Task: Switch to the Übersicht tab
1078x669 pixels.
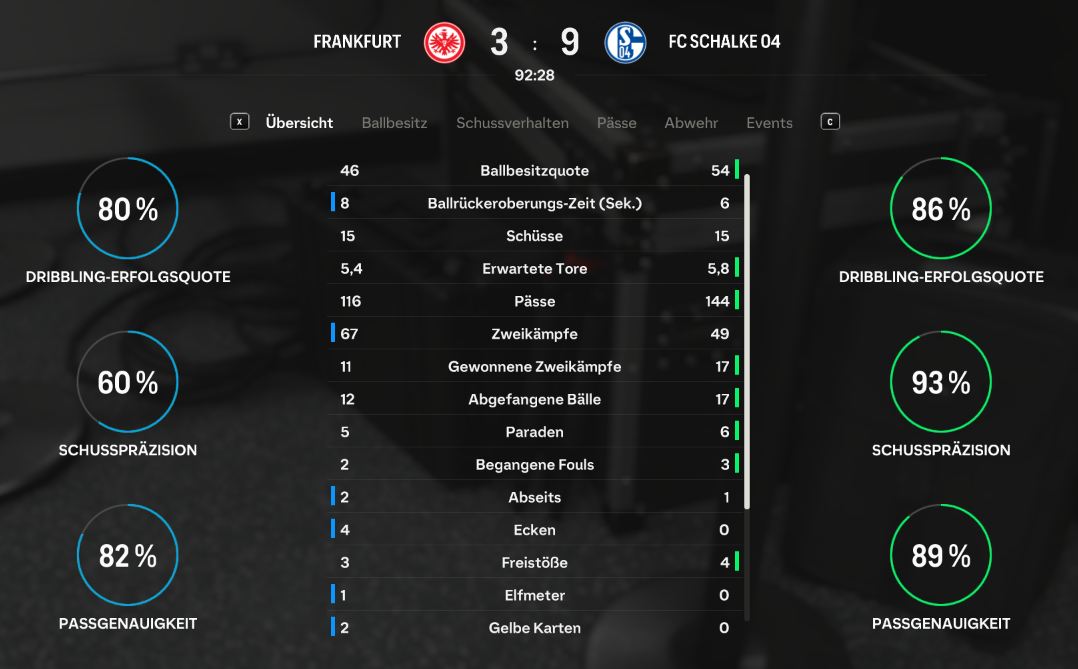Action: click(299, 123)
